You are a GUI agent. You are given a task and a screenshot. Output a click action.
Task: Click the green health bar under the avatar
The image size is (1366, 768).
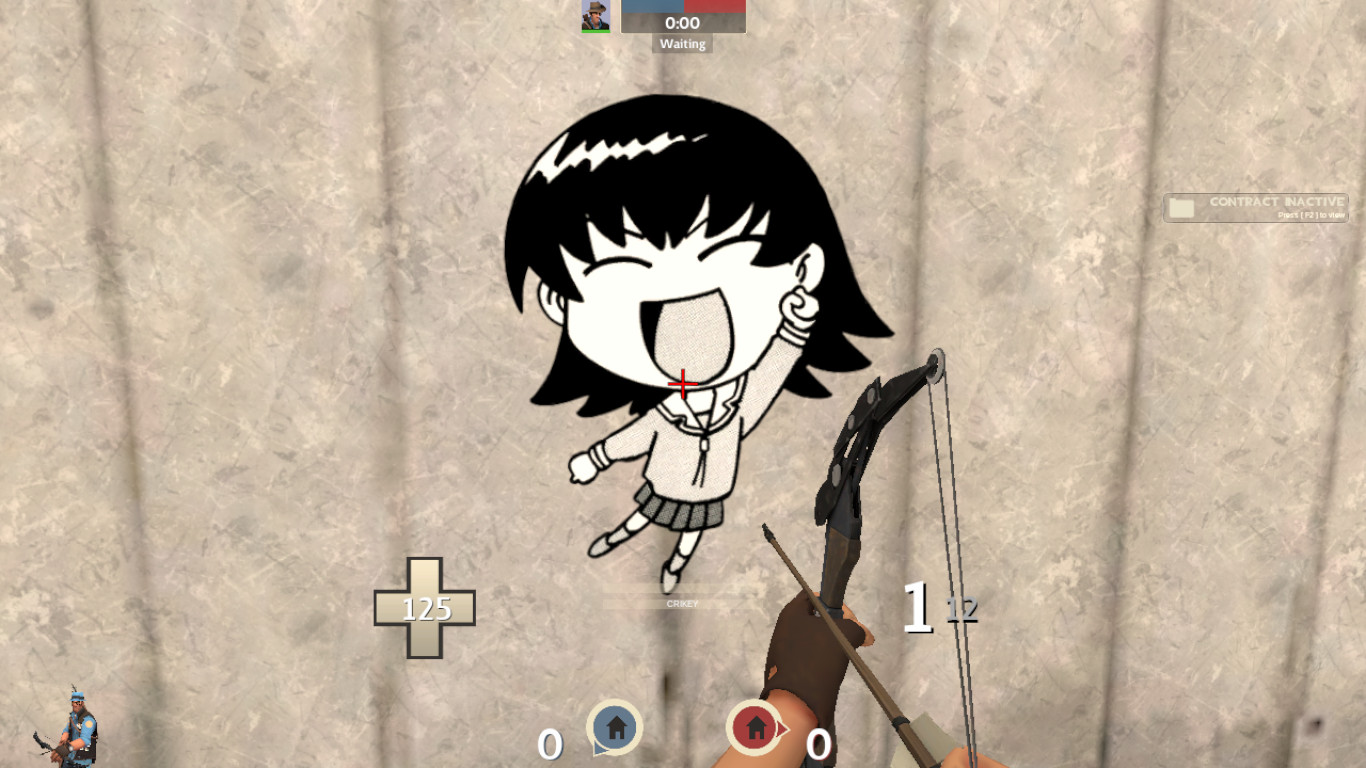595,31
